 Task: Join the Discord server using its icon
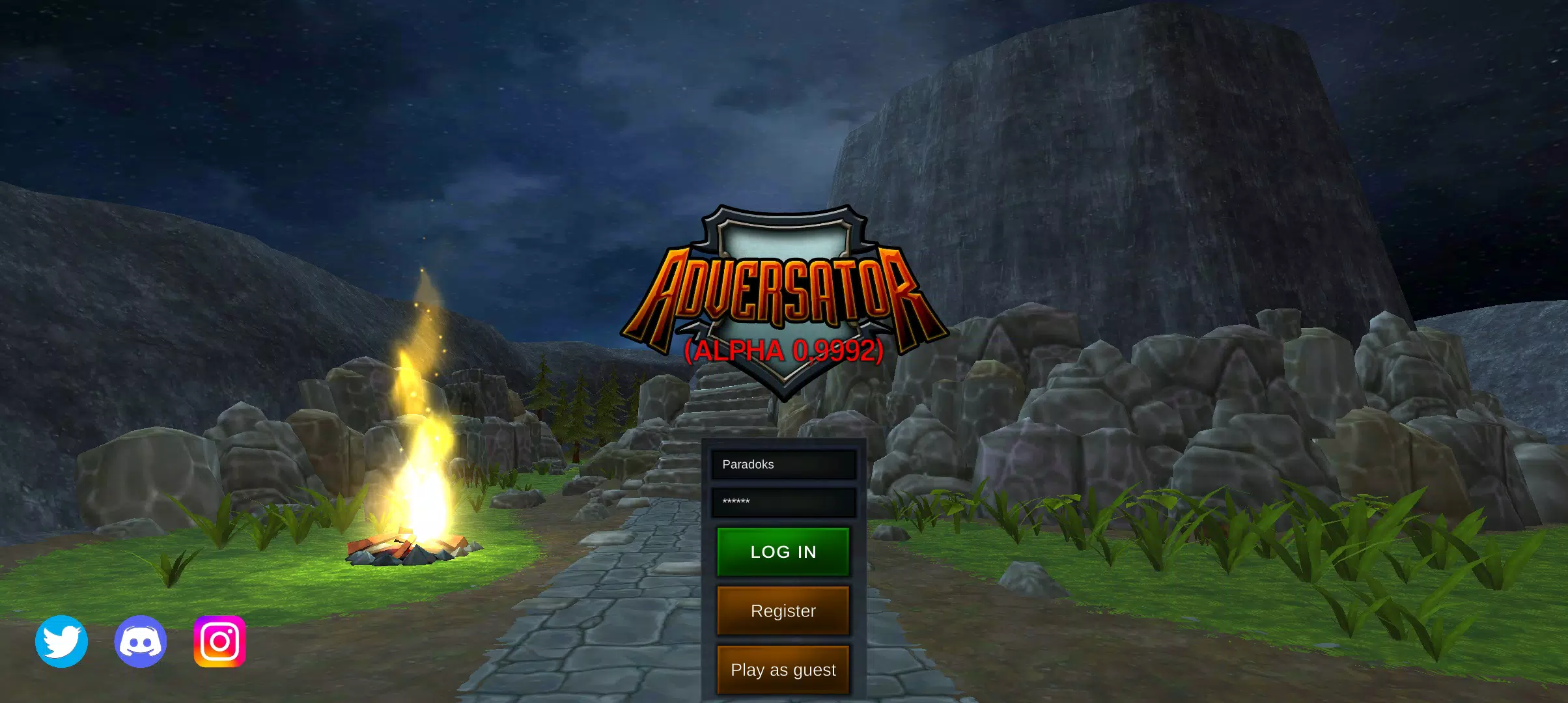tap(141, 641)
